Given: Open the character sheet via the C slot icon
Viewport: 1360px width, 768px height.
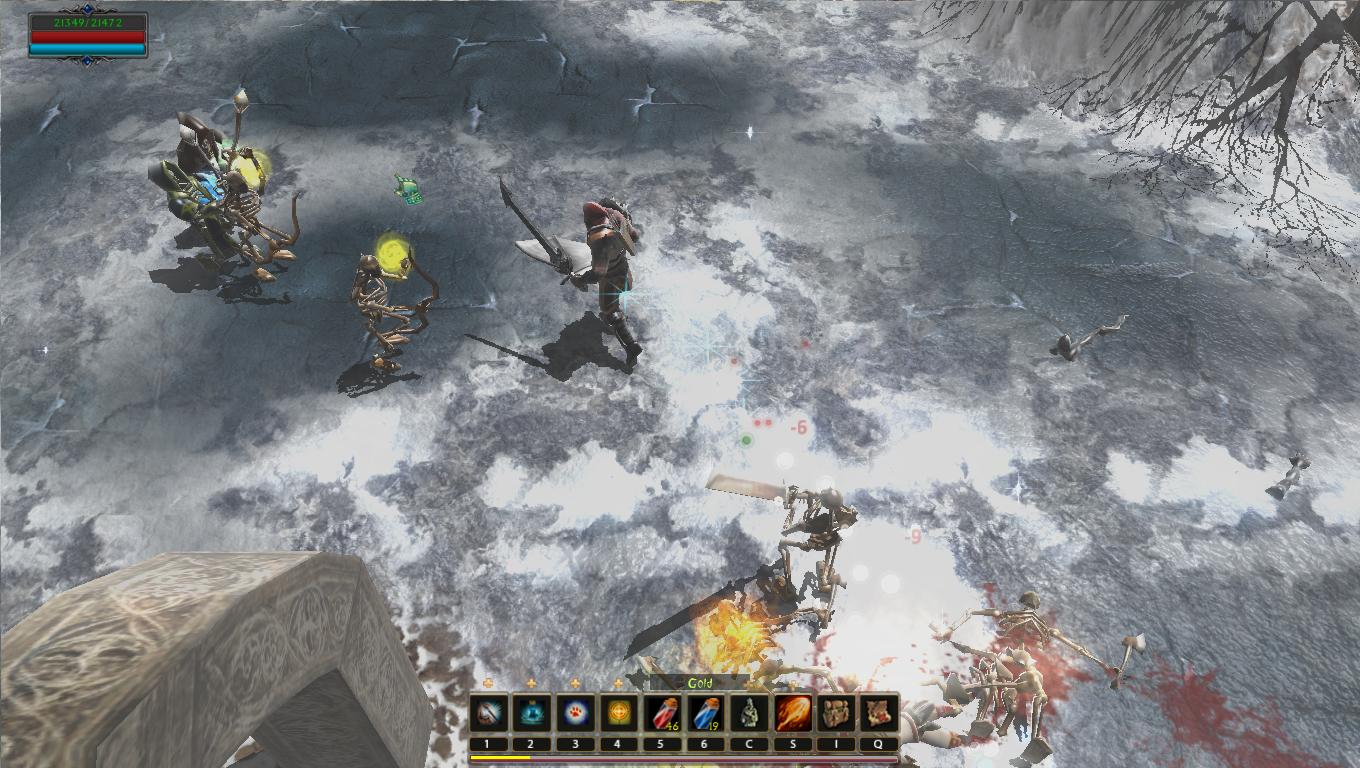Looking at the screenshot, I should pos(748,714).
